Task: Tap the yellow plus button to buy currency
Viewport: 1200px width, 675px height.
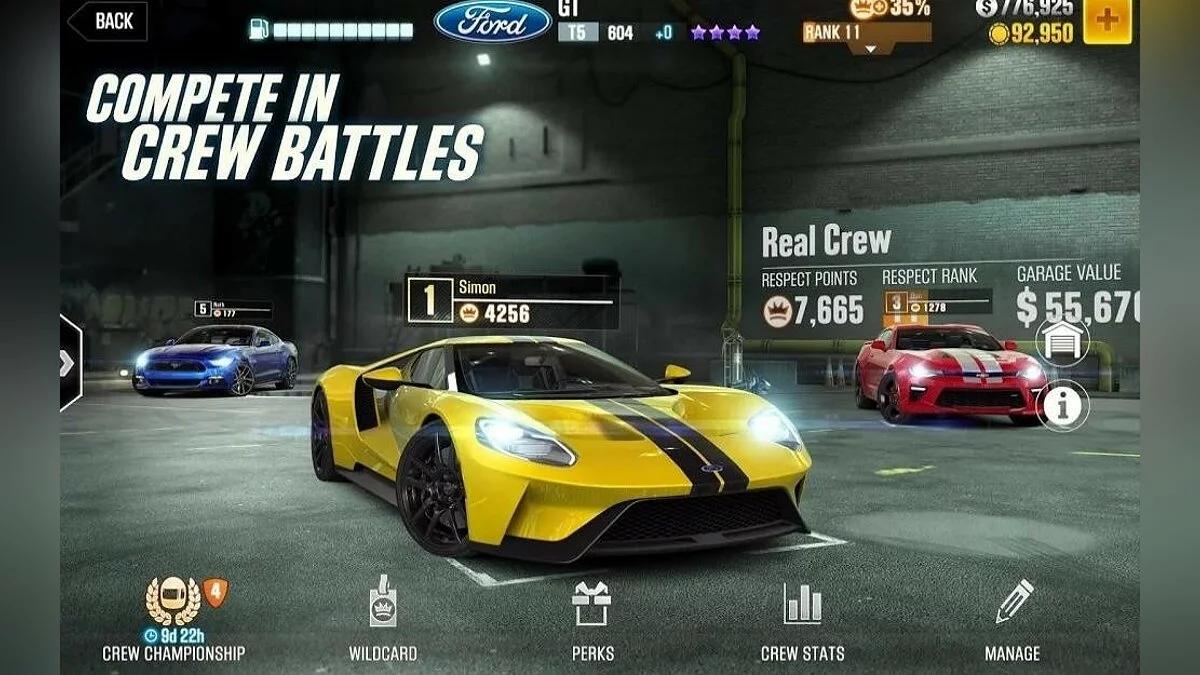Action: 1107,21
